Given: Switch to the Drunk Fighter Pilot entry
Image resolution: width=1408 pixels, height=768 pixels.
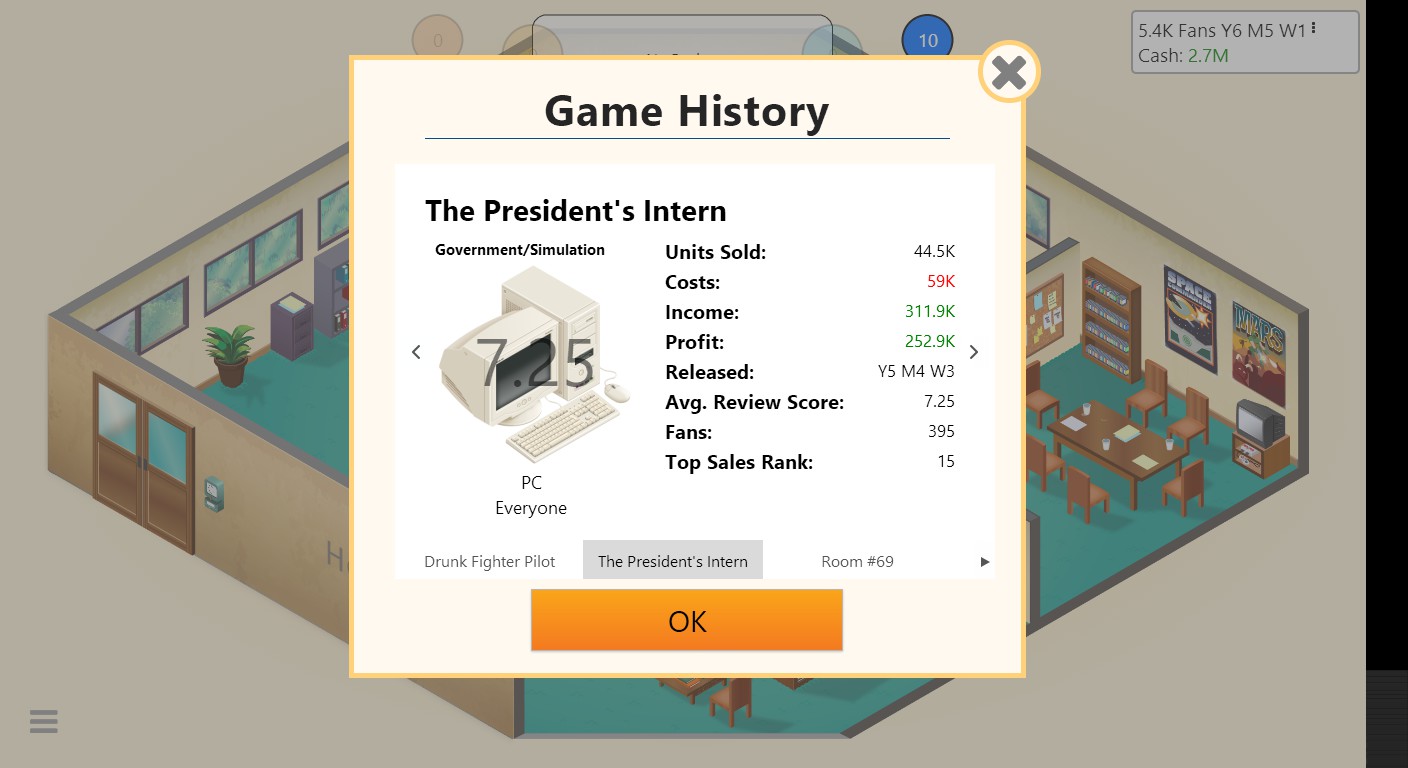Looking at the screenshot, I should pyautogui.click(x=490, y=561).
